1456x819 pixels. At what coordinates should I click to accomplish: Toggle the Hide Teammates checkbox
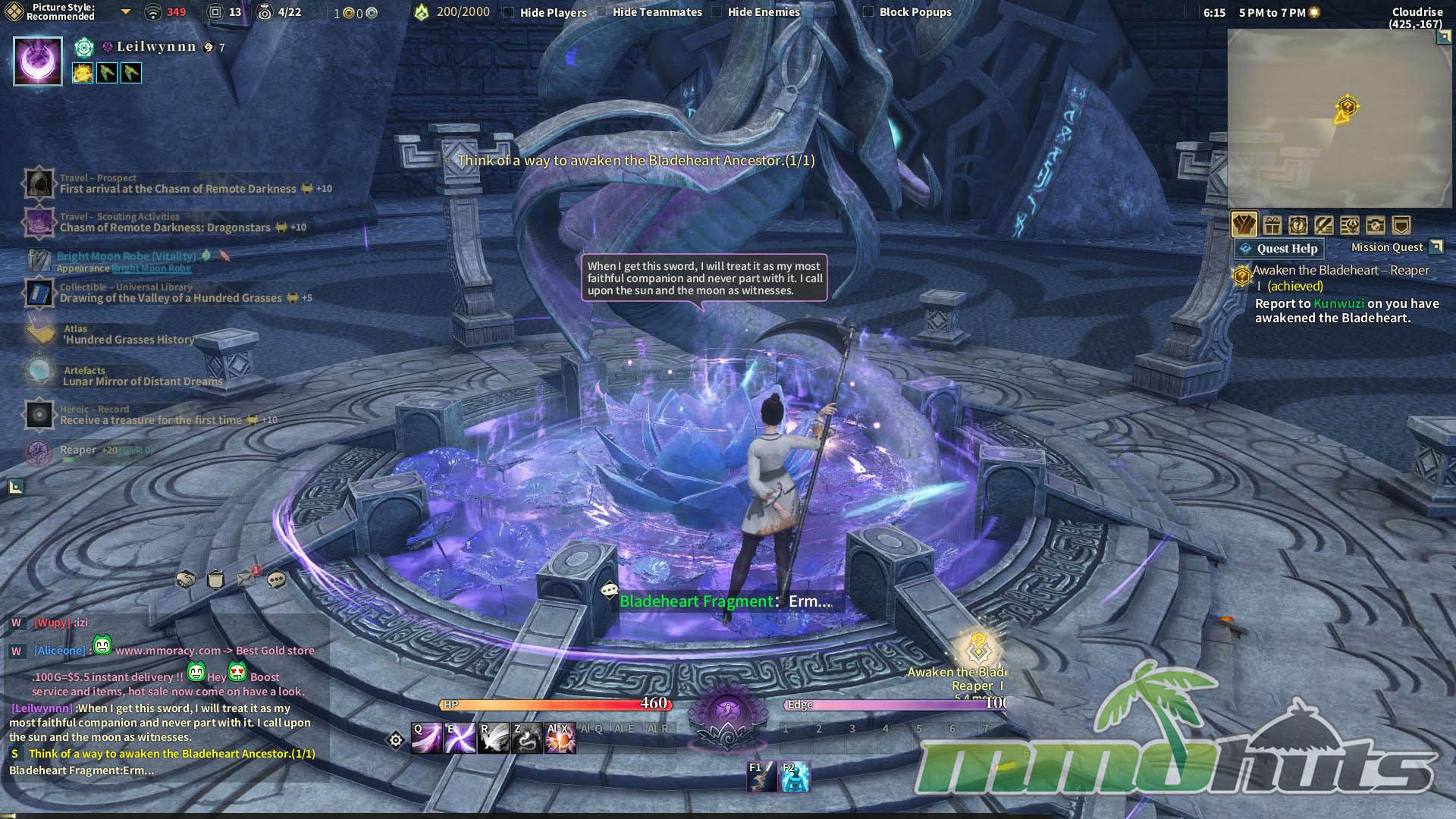[601, 12]
